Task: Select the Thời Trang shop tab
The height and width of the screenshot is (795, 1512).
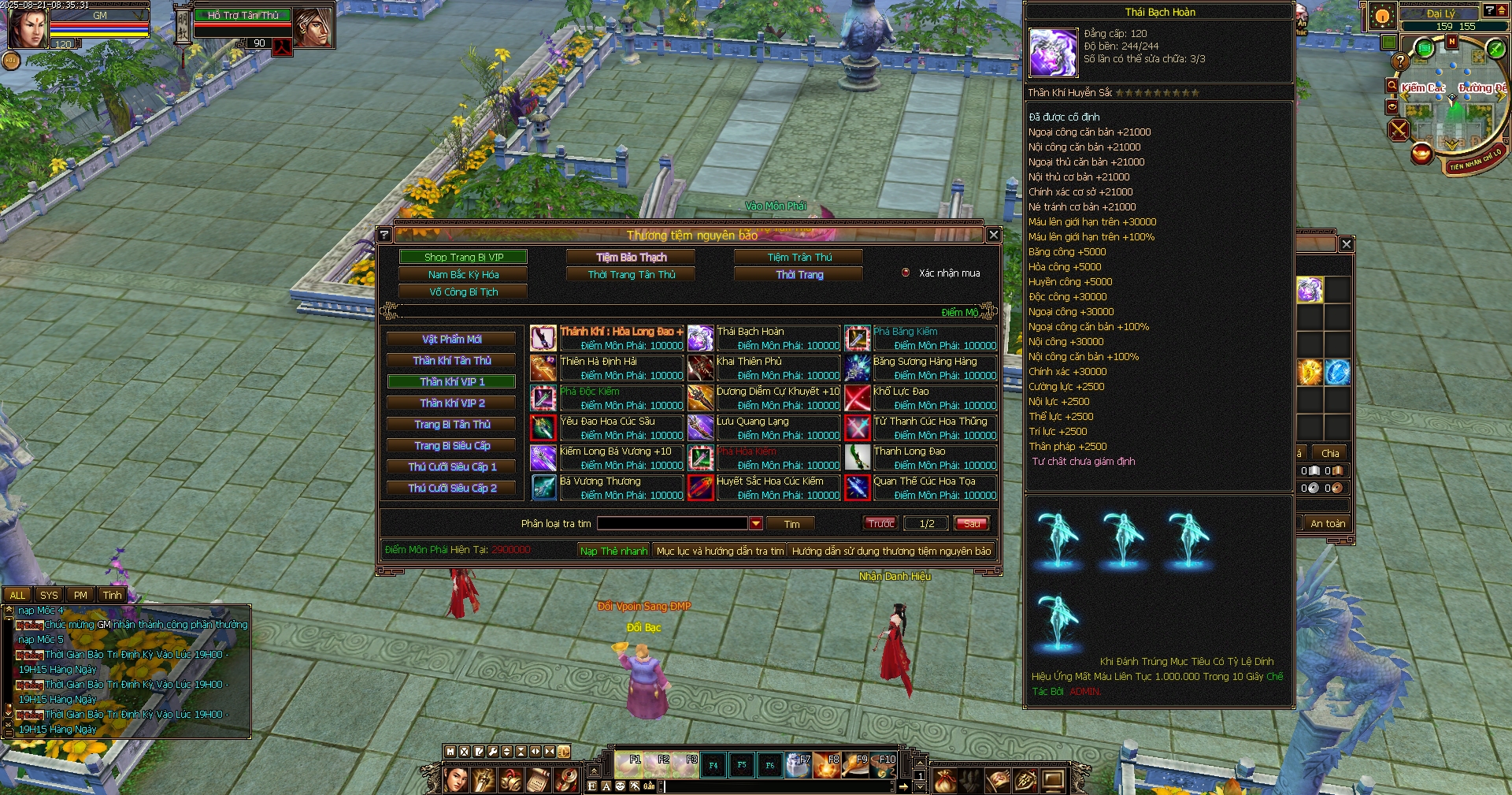Action: [799, 274]
